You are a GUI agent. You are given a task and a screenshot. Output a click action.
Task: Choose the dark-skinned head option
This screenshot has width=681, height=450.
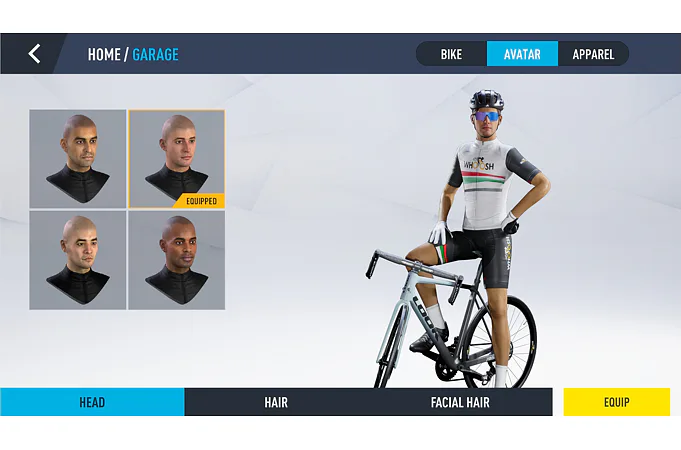177,260
